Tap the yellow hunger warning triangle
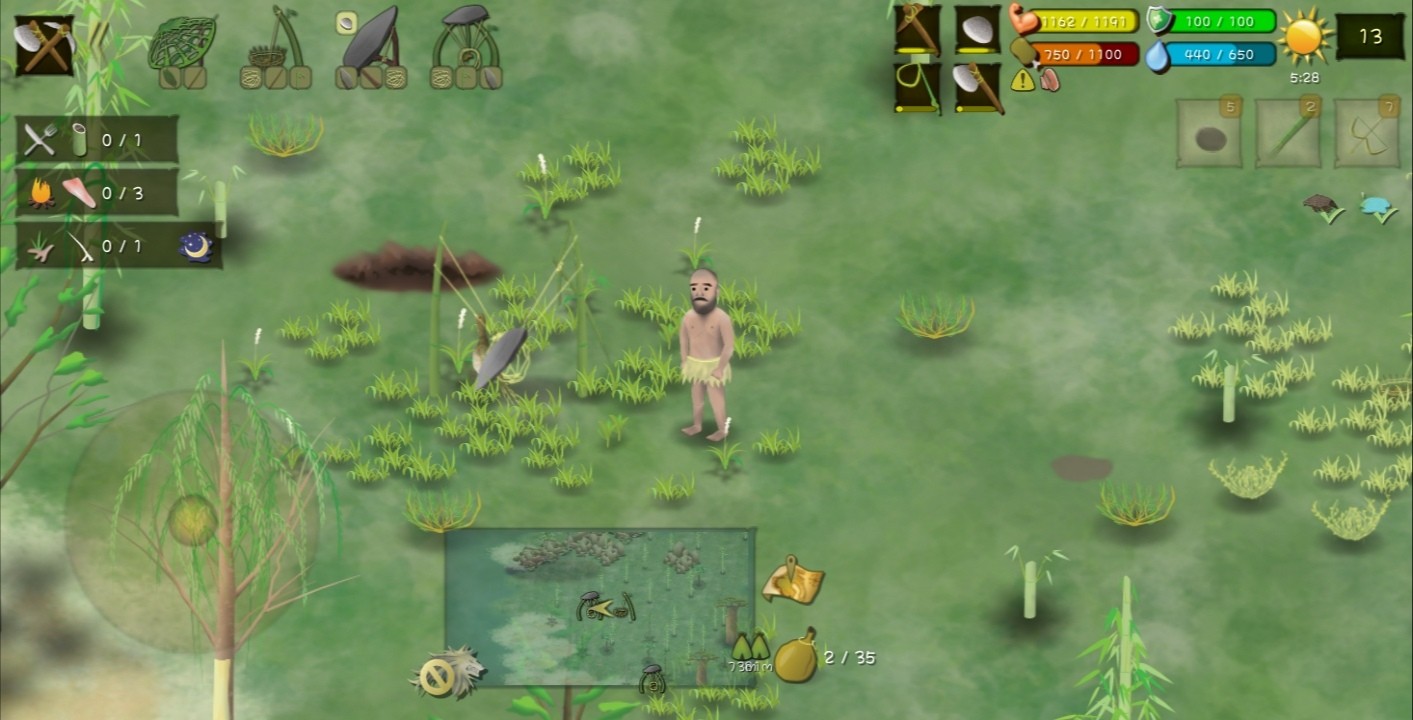1413x720 pixels. (1023, 81)
